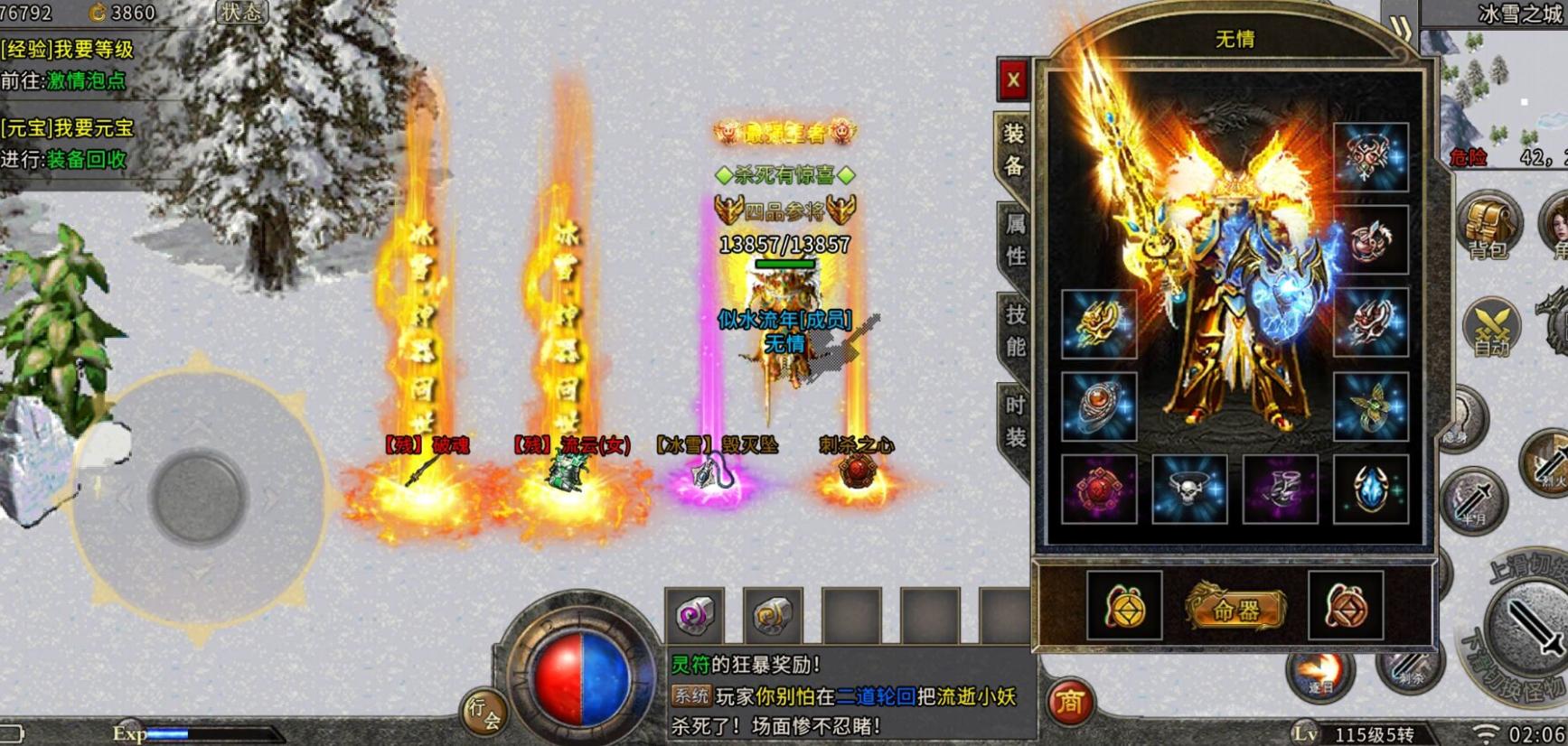
Task: Toggle 自动 auto-combat
Action: click(1491, 328)
